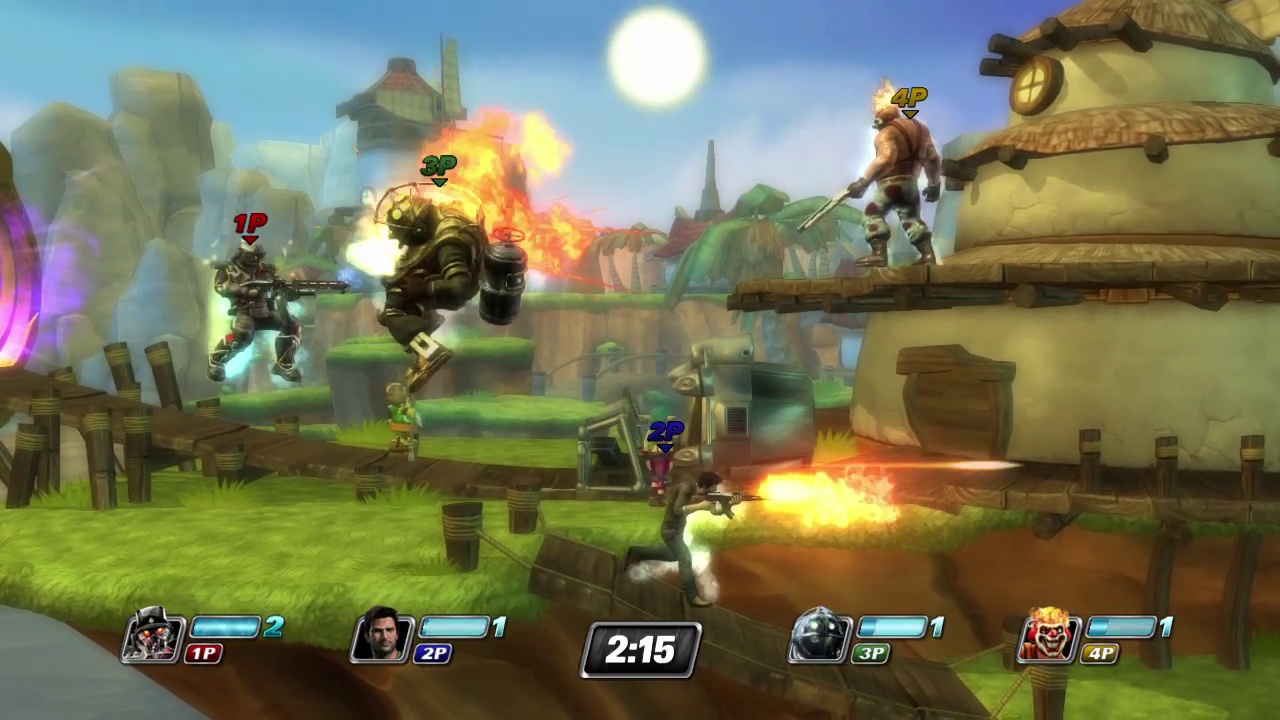Click the yellow 4P marker above Sweet Tooth
Viewport: 1280px width, 720px height.
(x=910, y=99)
